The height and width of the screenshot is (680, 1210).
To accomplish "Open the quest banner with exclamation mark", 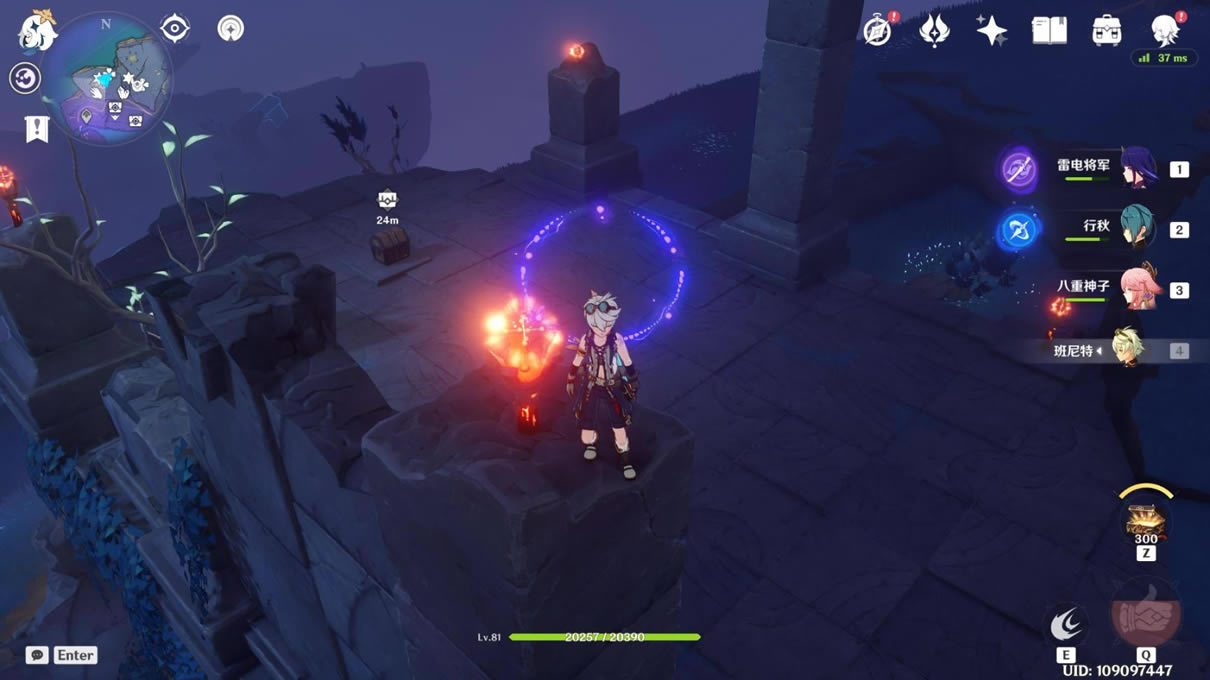I will 37,129.
